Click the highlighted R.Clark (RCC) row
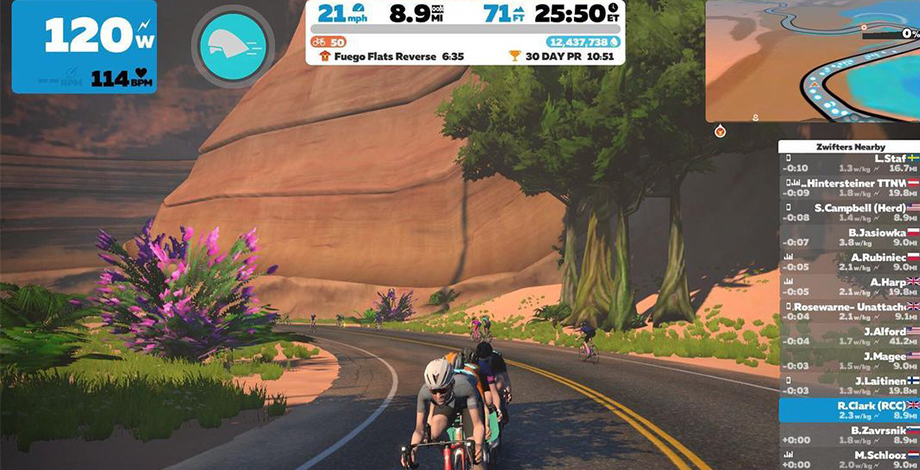Viewport: 920px width, 470px height. coord(849,410)
